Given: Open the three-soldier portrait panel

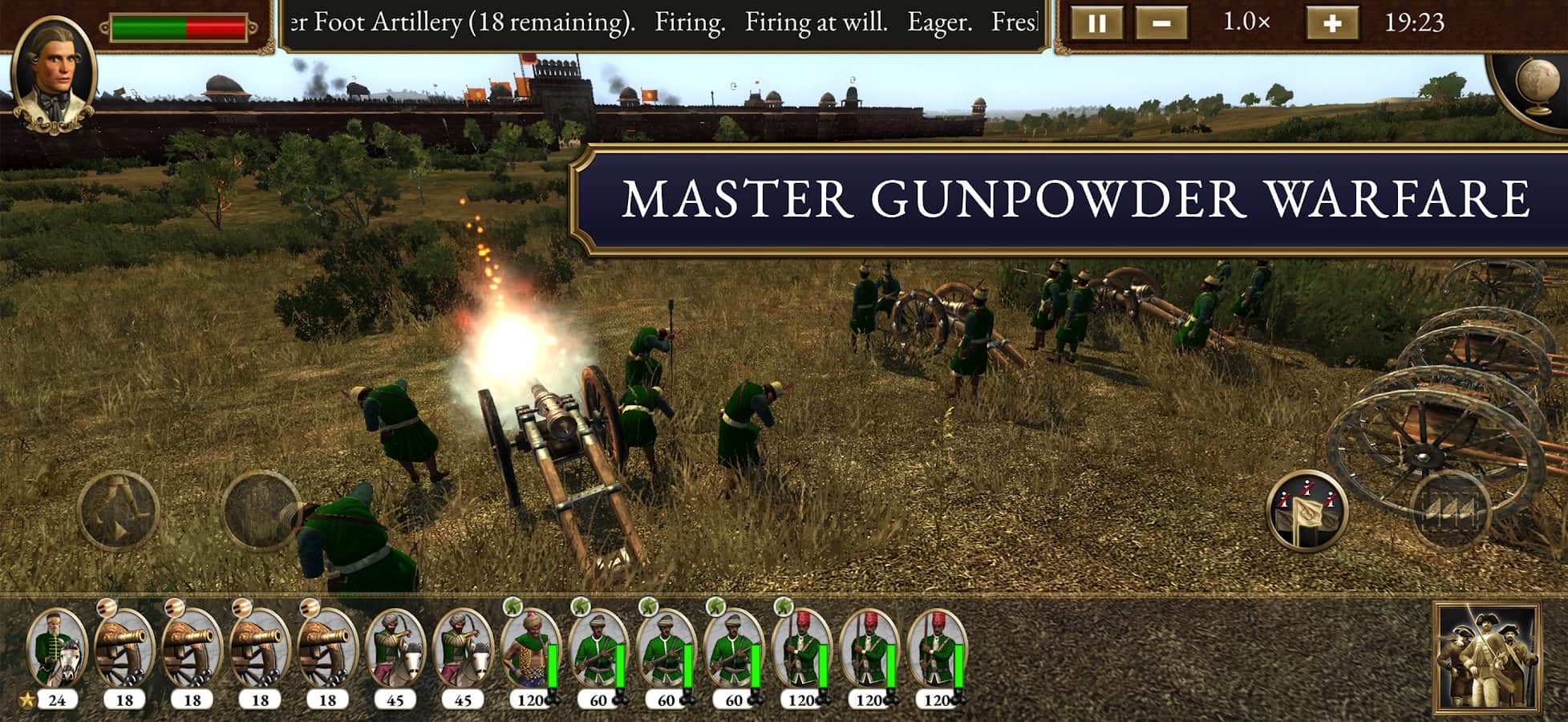Looking at the screenshot, I should point(1486,659).
